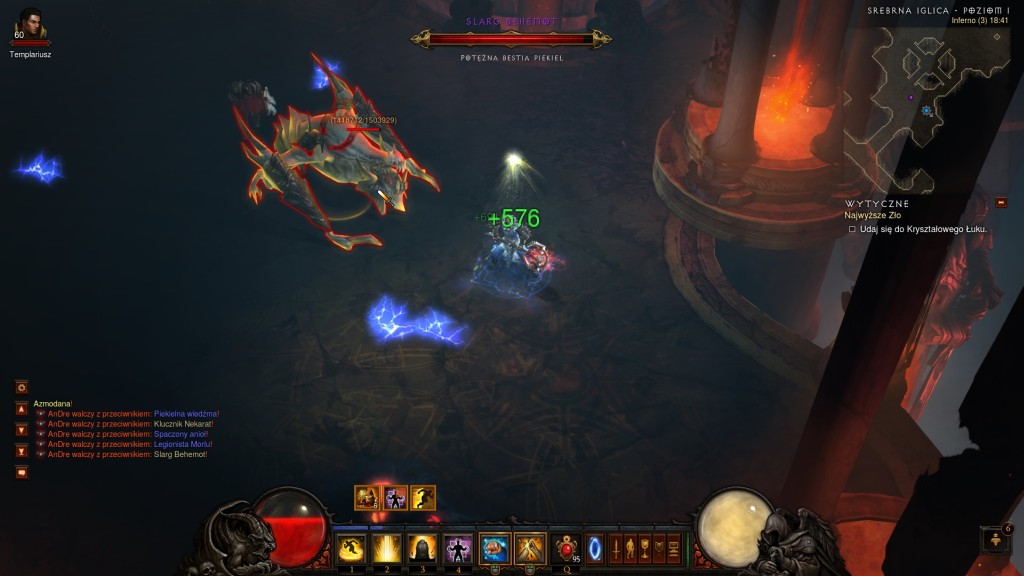Open chat settings gear button
Viewport: 1024px width, 576px height.
[x=21, y=387]
